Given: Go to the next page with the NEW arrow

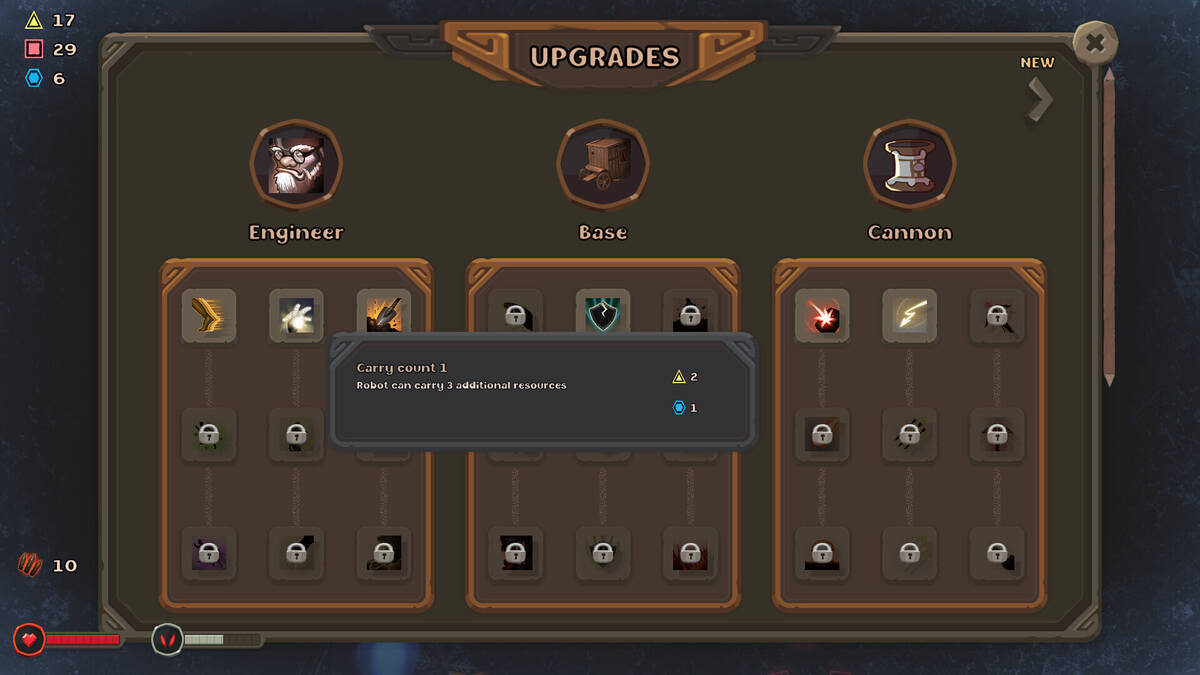Looking at the screenshot, I should coord(1040,99).
